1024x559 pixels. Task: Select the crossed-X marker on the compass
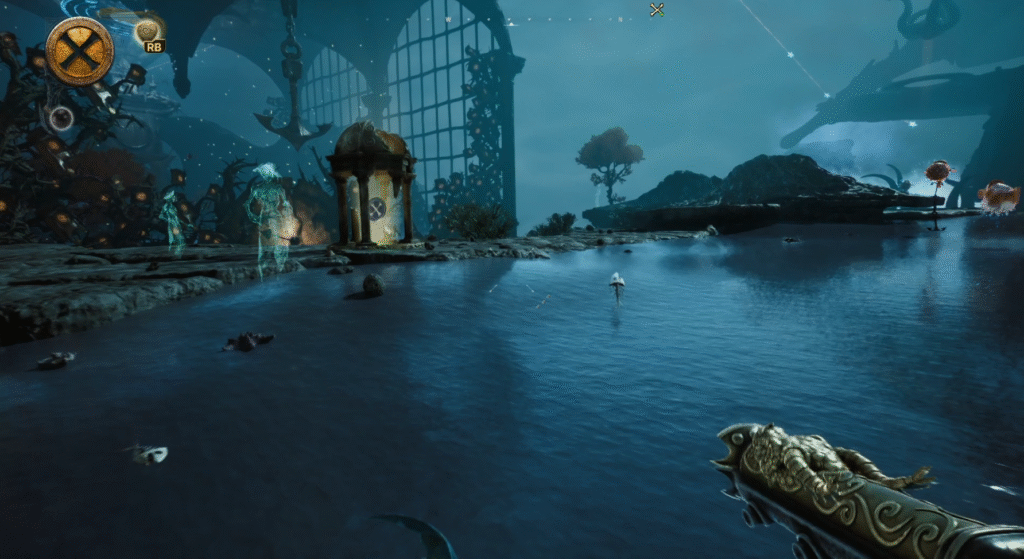(657, 10)
